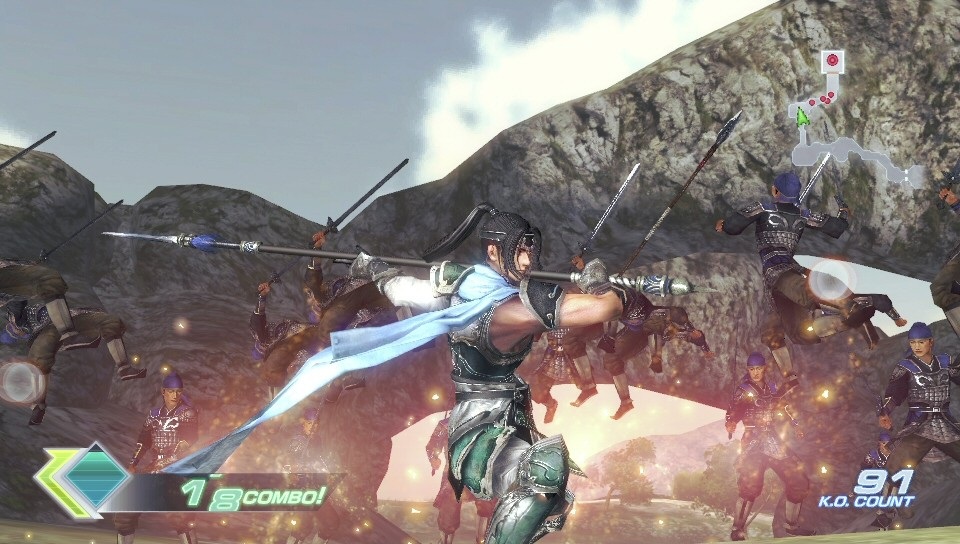960x544 pixels.
Task: Click the red square objective marker on minimap
Action: [x=831, y=61]
